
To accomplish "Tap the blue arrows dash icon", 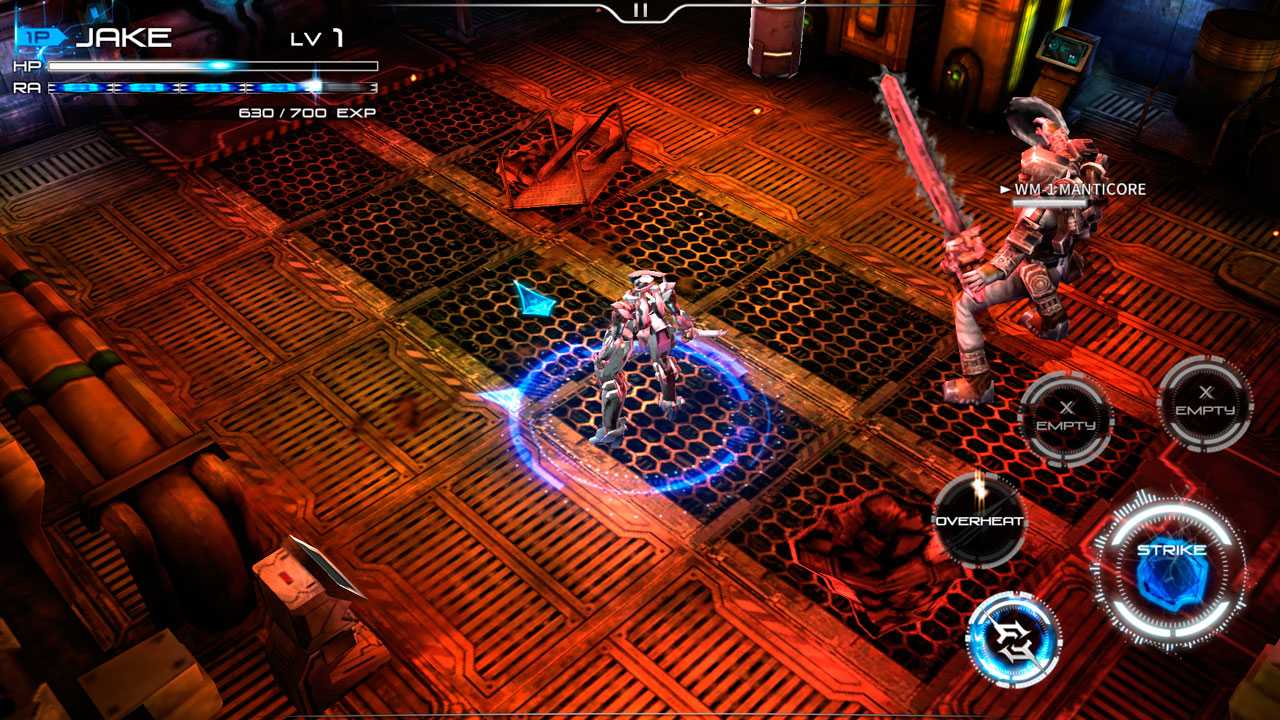I will pos(1014,639).
